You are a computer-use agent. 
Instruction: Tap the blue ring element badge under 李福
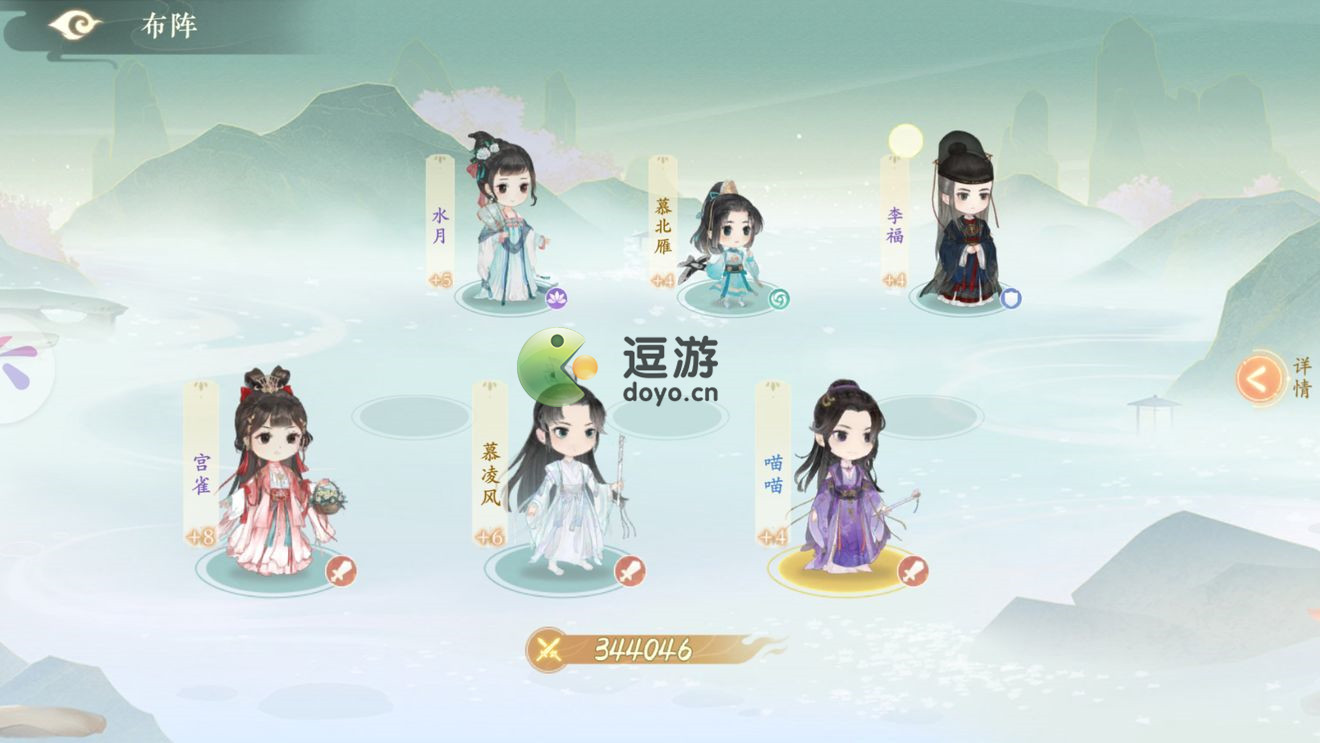click(x=1013, y=297)
